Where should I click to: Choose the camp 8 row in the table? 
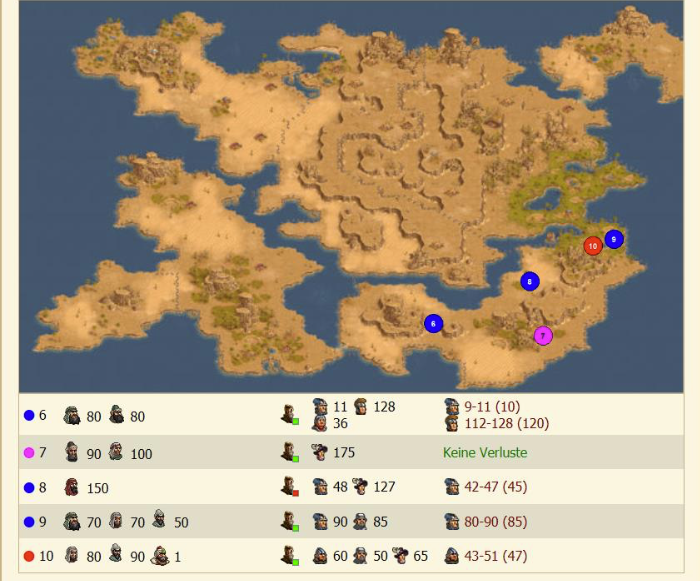tap(350, 488)
